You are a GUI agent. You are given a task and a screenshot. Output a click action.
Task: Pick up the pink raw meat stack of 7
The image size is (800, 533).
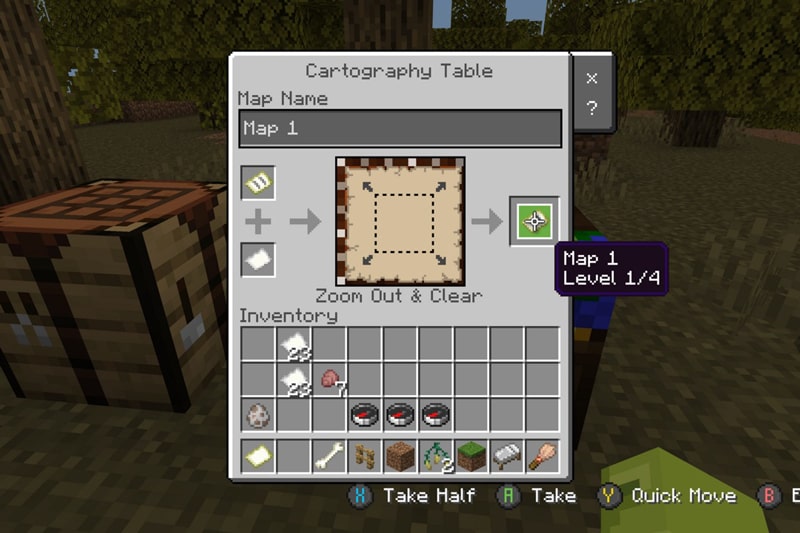[x=330, y=380]
